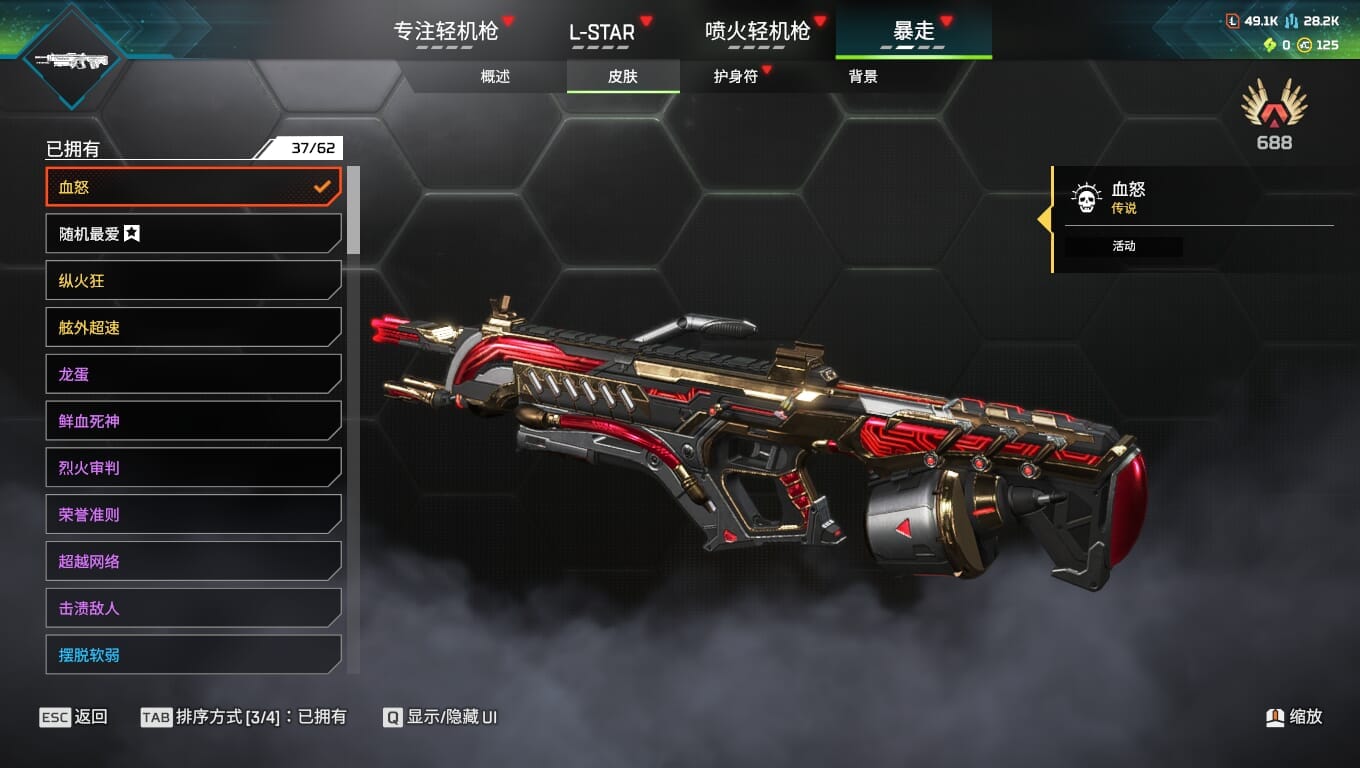1360x768 pixels.
Task: Switch to the 皮肤 skins sub-tab
Action: pos(622,76)
